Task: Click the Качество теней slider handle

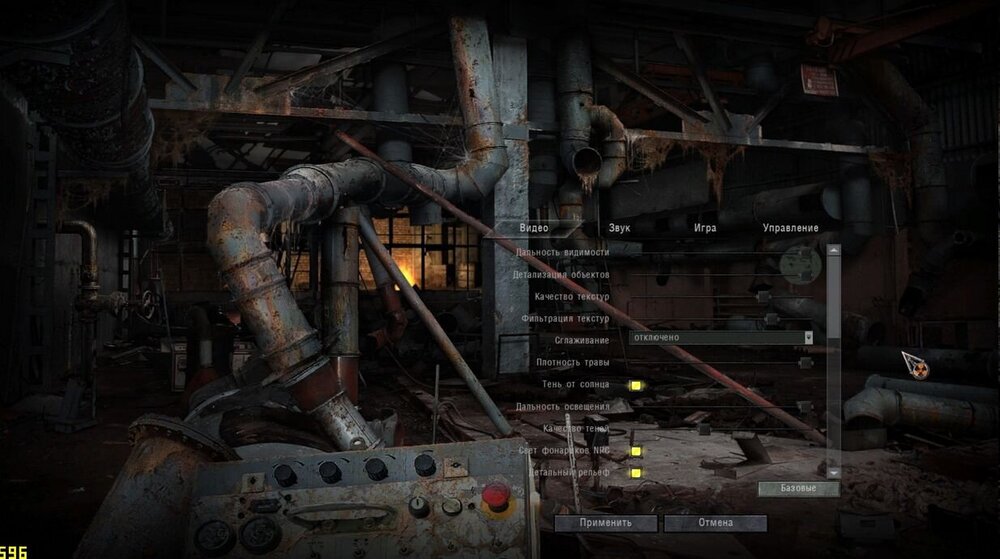Action: click(x=704, y=429)
